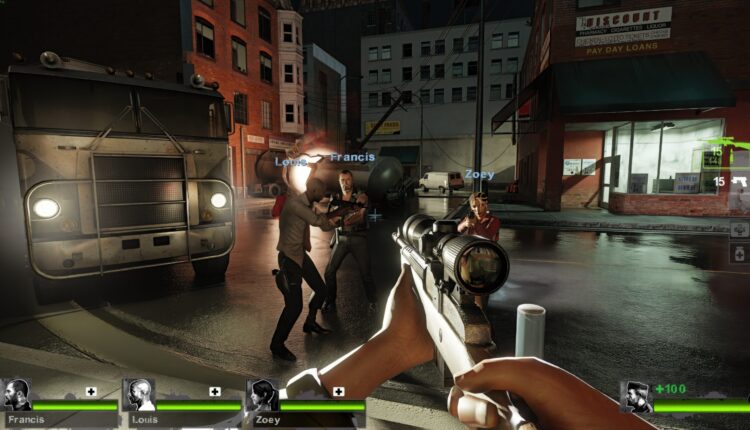
Task: Click Zoey's teammate portrait
Action: [263, 394]
